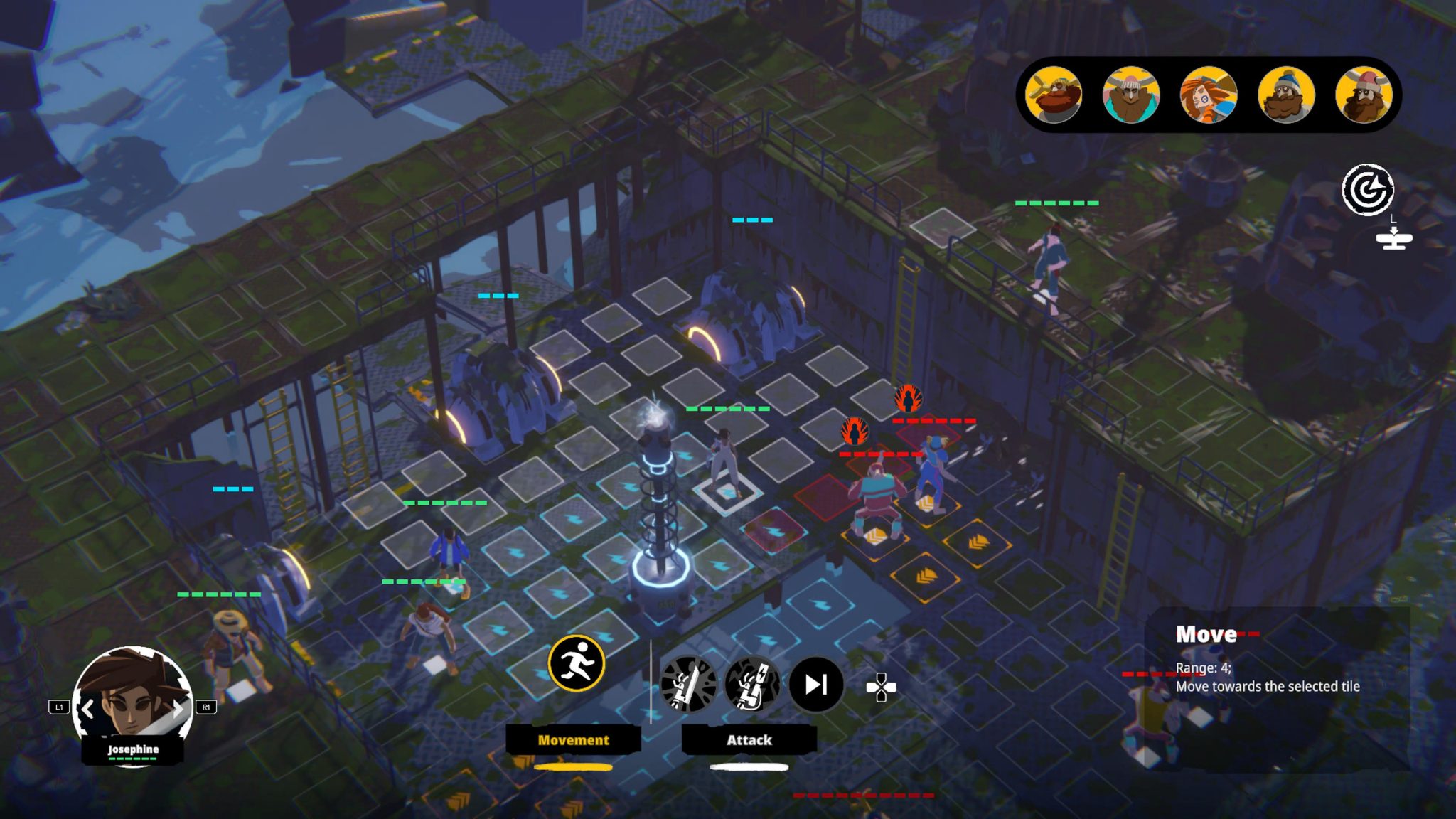Select the blue beanie bearded viking portrait
The width and height of the screenshot is (1456, 819).
[x=1286, y=95]
